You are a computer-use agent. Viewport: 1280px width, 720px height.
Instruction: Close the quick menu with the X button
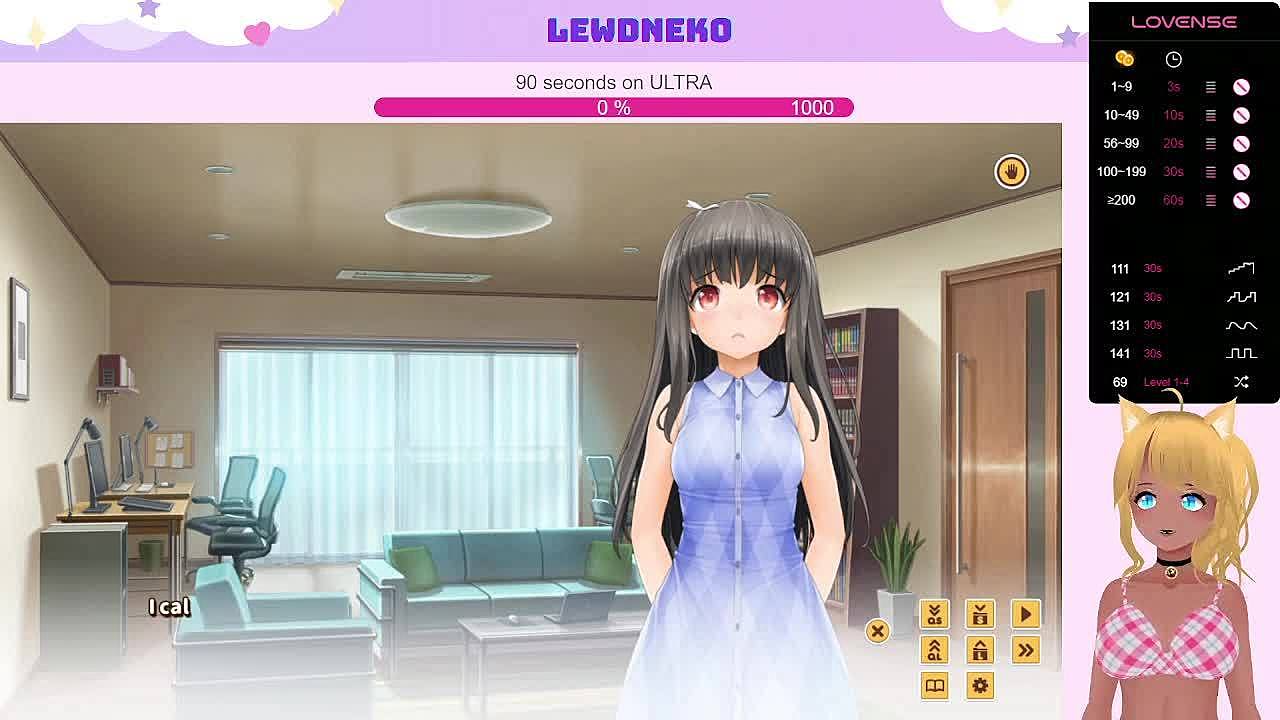pos(877,630)
